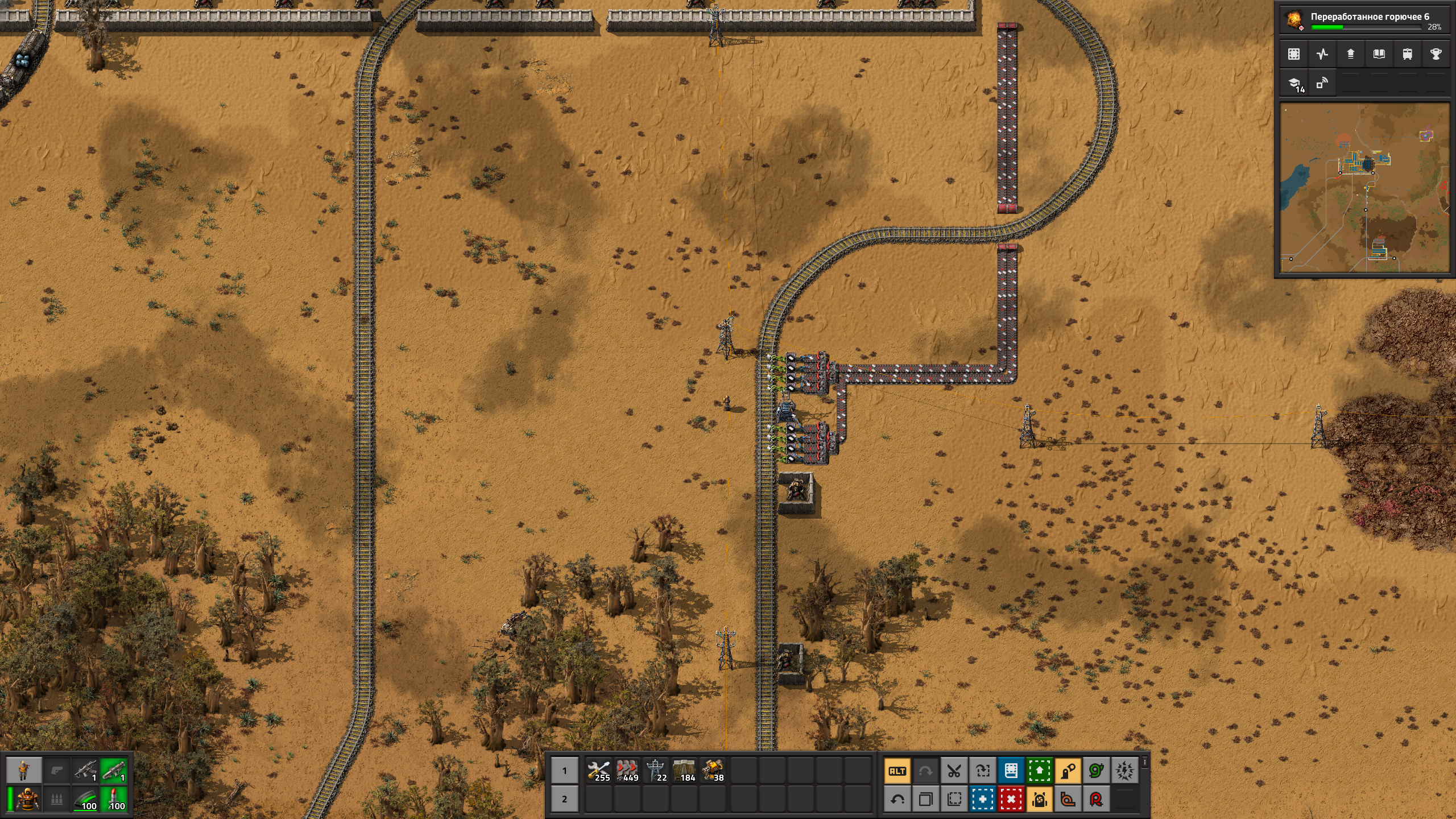The image size is (1456, 819).
Task: Open the open-book Factoriopedia button
Action: tap(1379, 55)
